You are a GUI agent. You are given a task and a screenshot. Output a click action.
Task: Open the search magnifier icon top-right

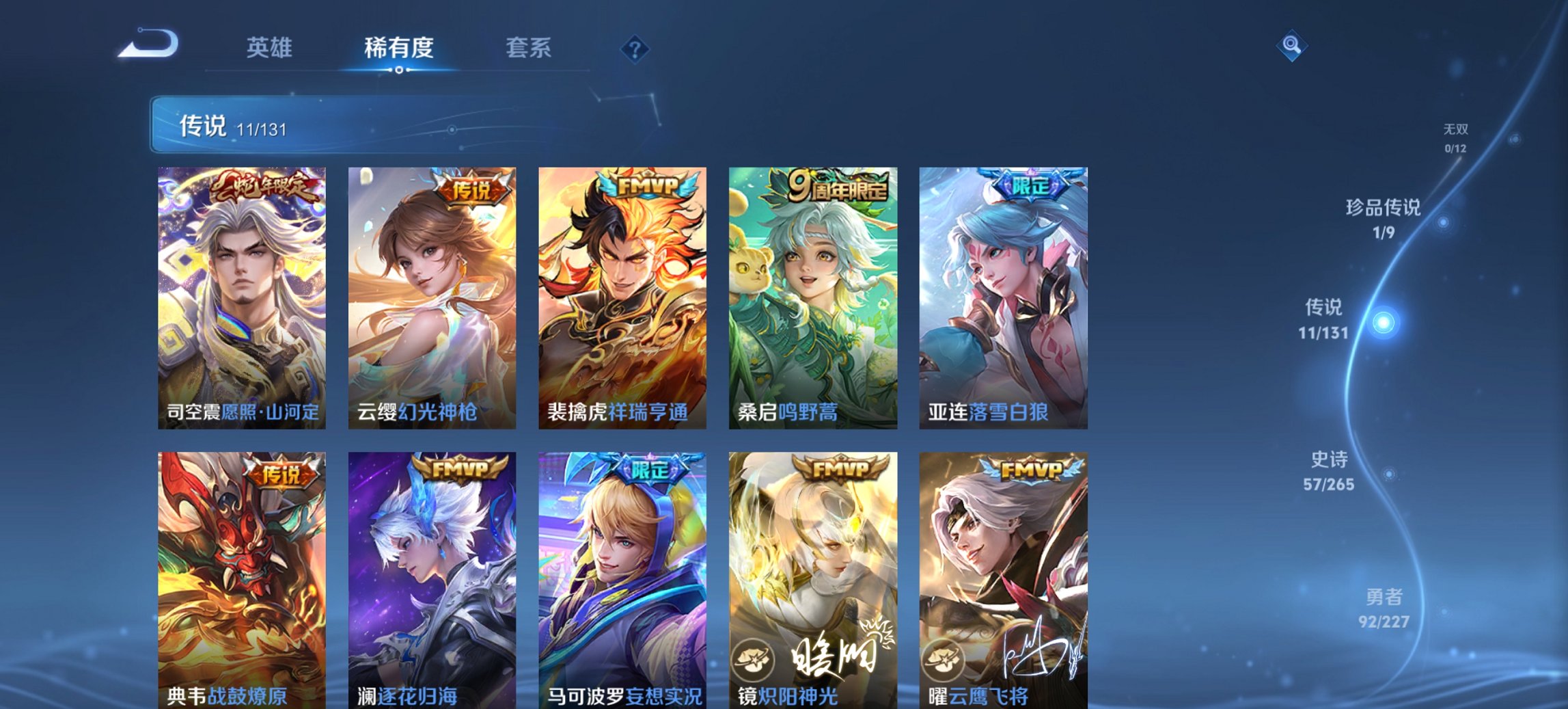coord(1291,46)
